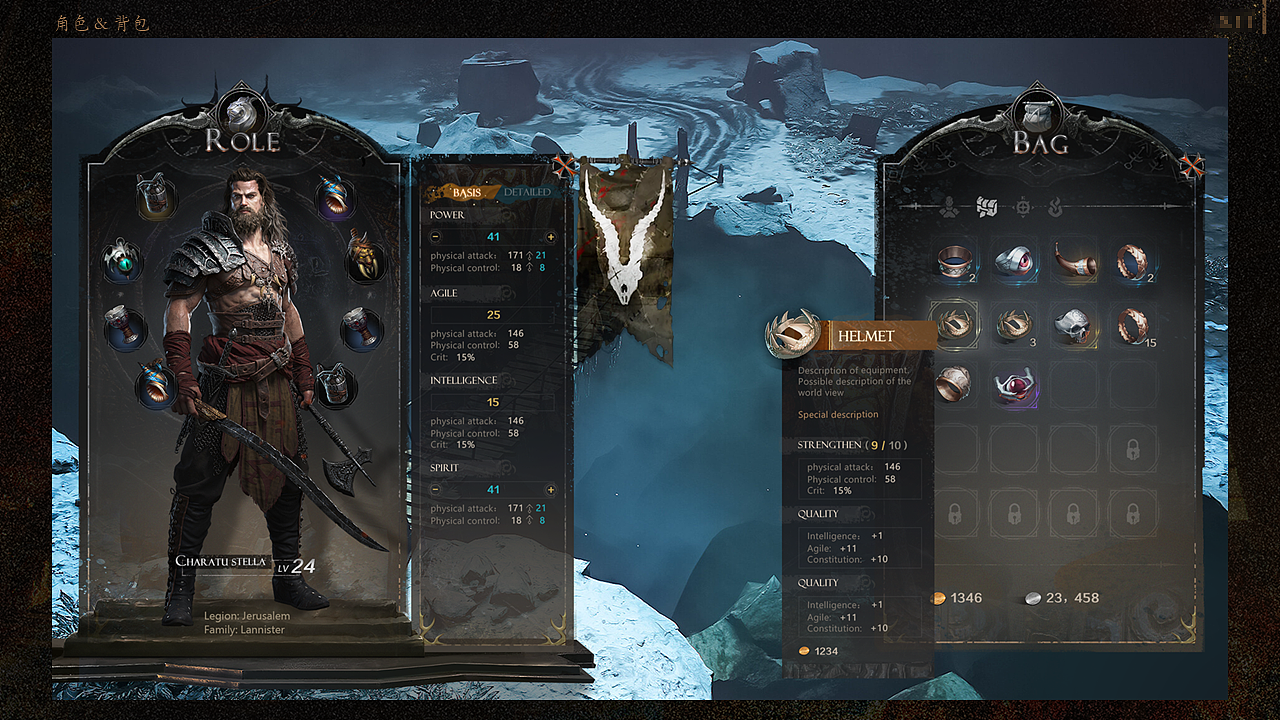1280x720 pixels.
Task: Close the Bag panel
Action: tap(1190, 166)
